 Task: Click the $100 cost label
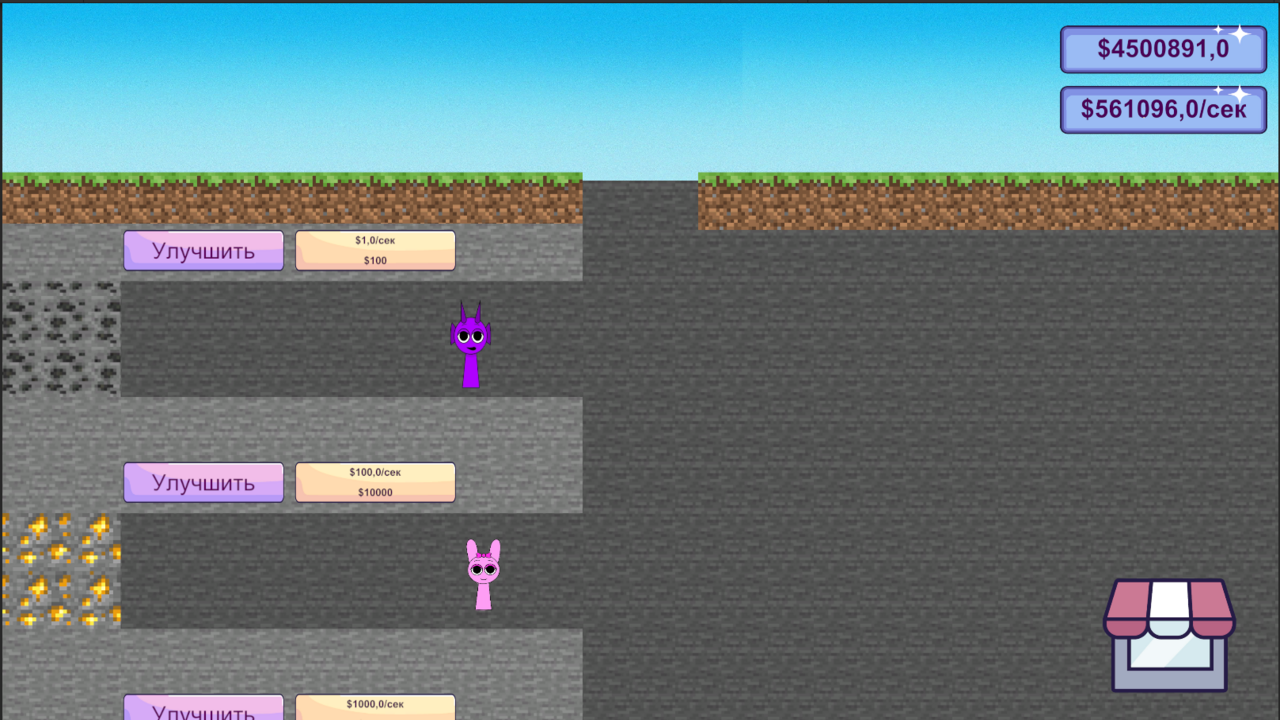(x=374, y=259)
